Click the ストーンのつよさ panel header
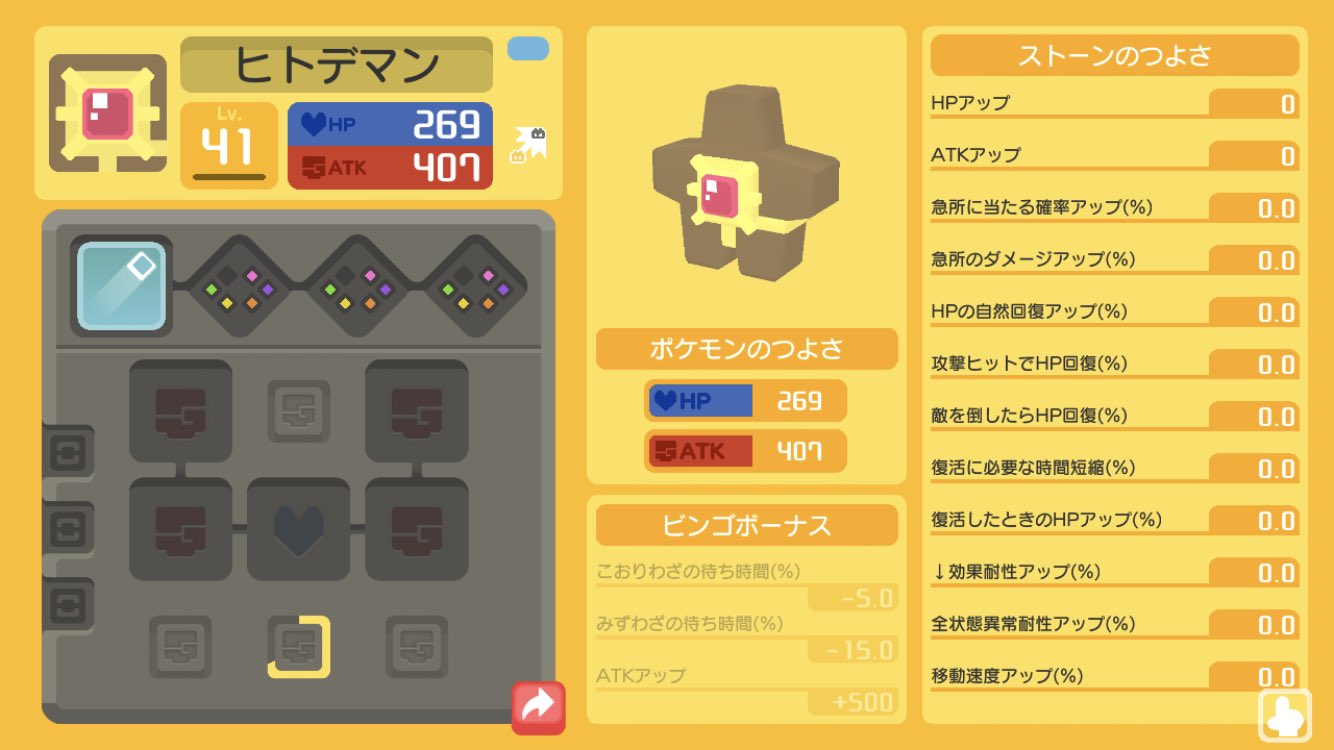Viewport: 1334px width, 750px height. (x=1113, y=55)
